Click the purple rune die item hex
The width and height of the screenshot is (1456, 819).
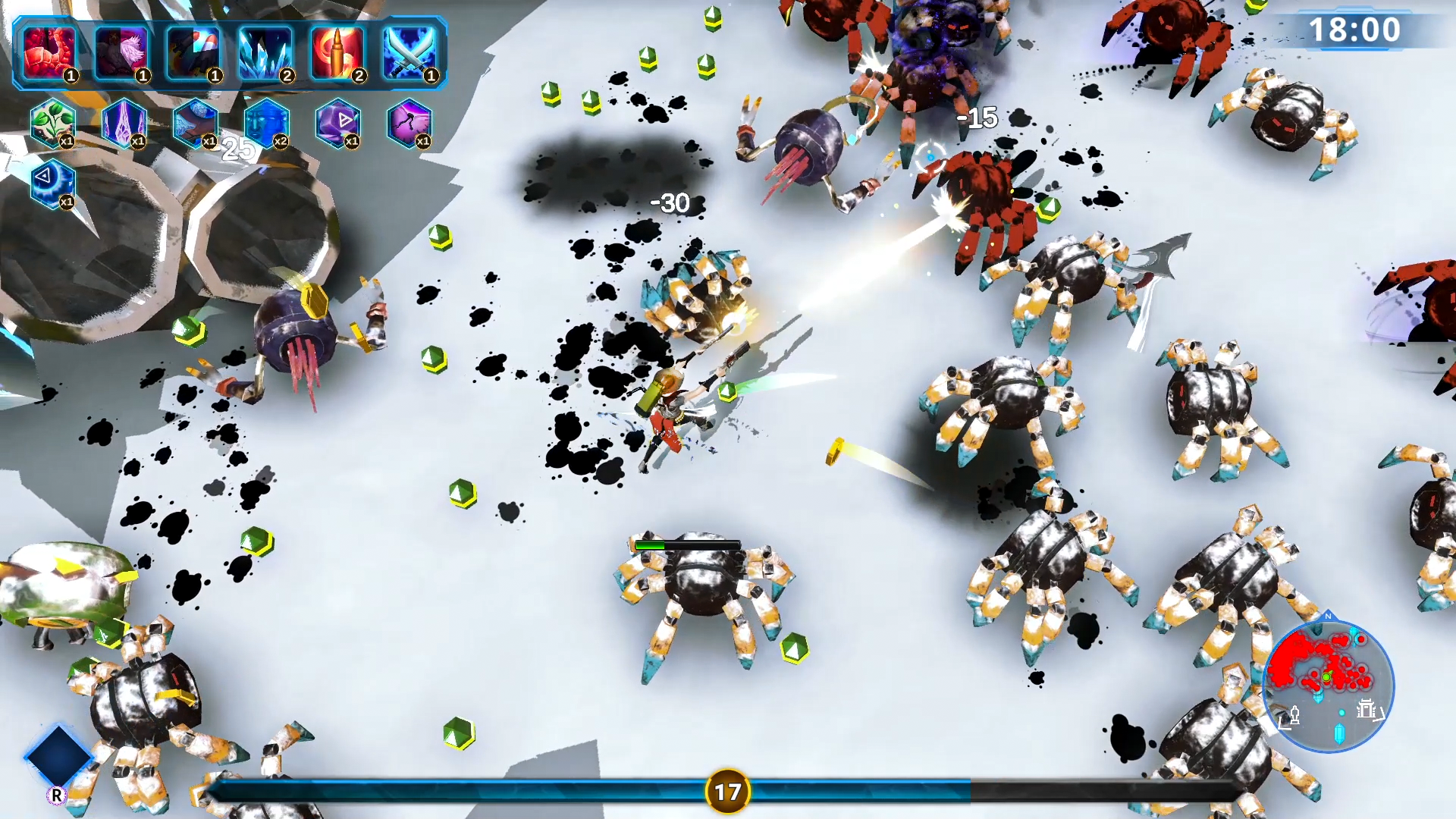[x=338, y=124]
